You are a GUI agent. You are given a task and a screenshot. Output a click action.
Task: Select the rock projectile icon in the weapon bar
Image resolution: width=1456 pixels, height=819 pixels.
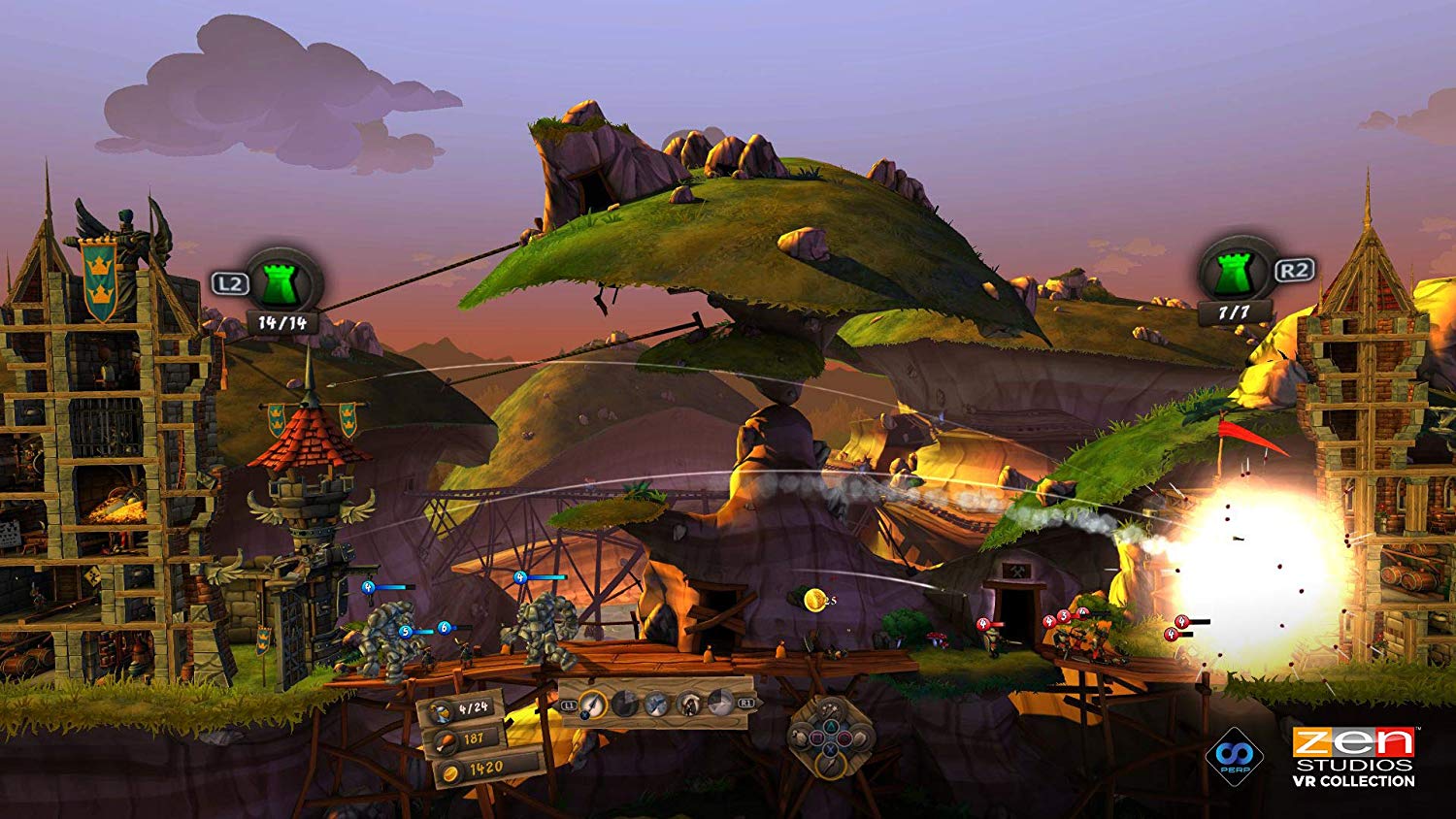point(625,704)
